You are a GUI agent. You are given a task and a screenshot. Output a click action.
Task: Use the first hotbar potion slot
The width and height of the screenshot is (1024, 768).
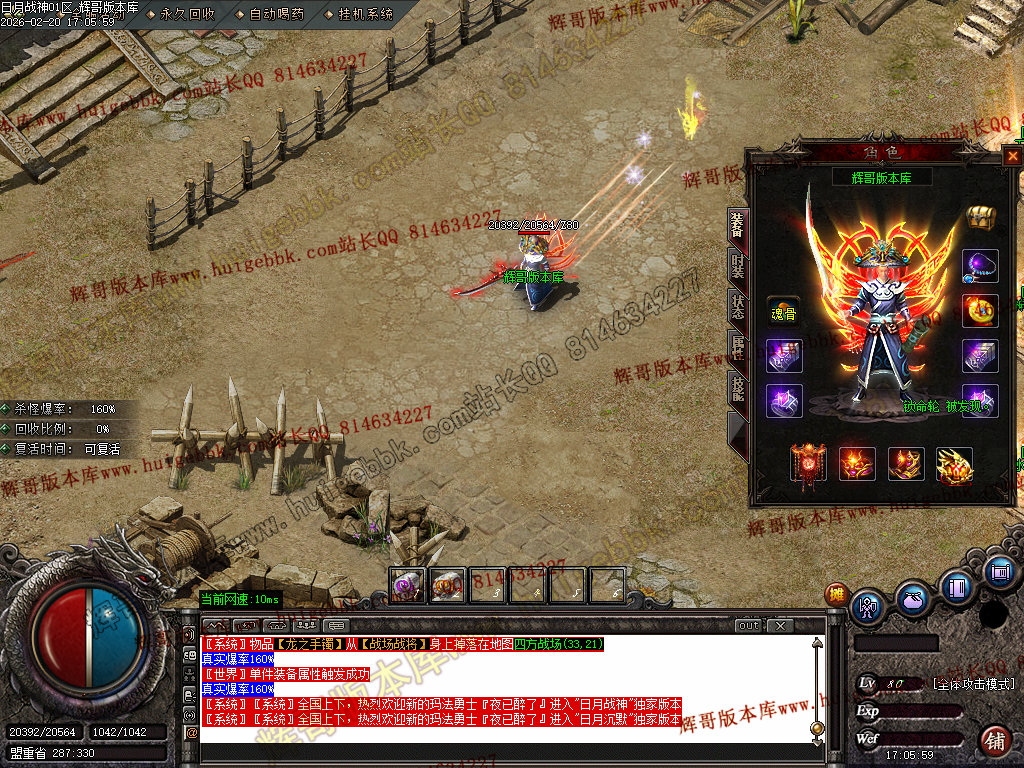406,585
